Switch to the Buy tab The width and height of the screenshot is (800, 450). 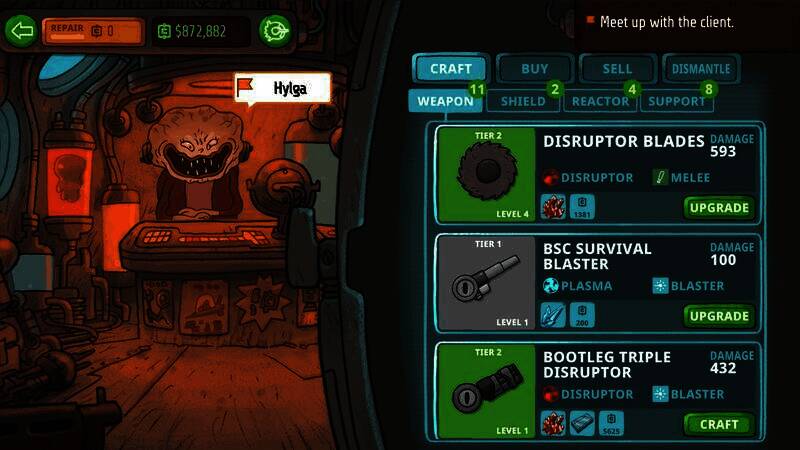535,69
